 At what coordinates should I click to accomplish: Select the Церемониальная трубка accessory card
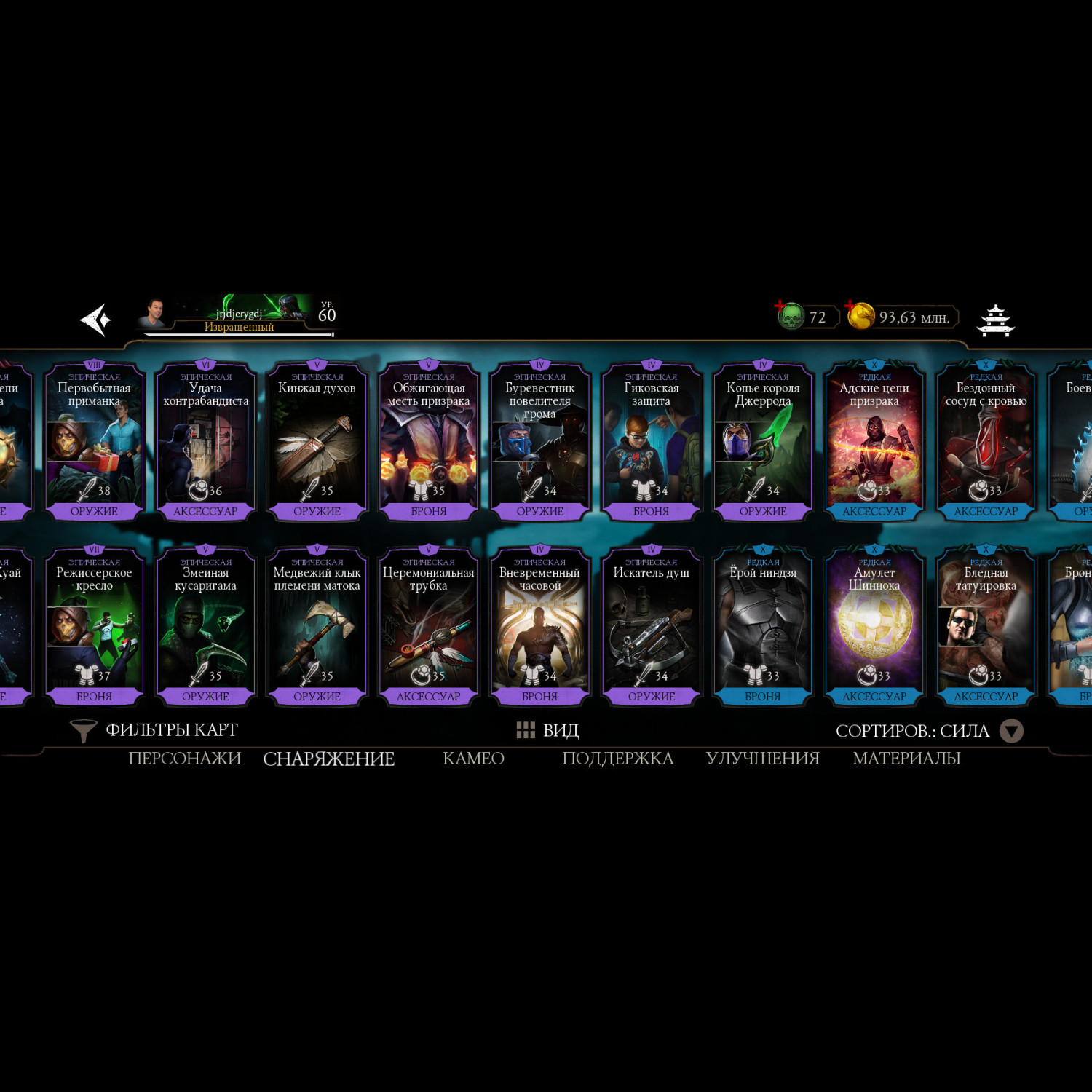coord(428,626)
